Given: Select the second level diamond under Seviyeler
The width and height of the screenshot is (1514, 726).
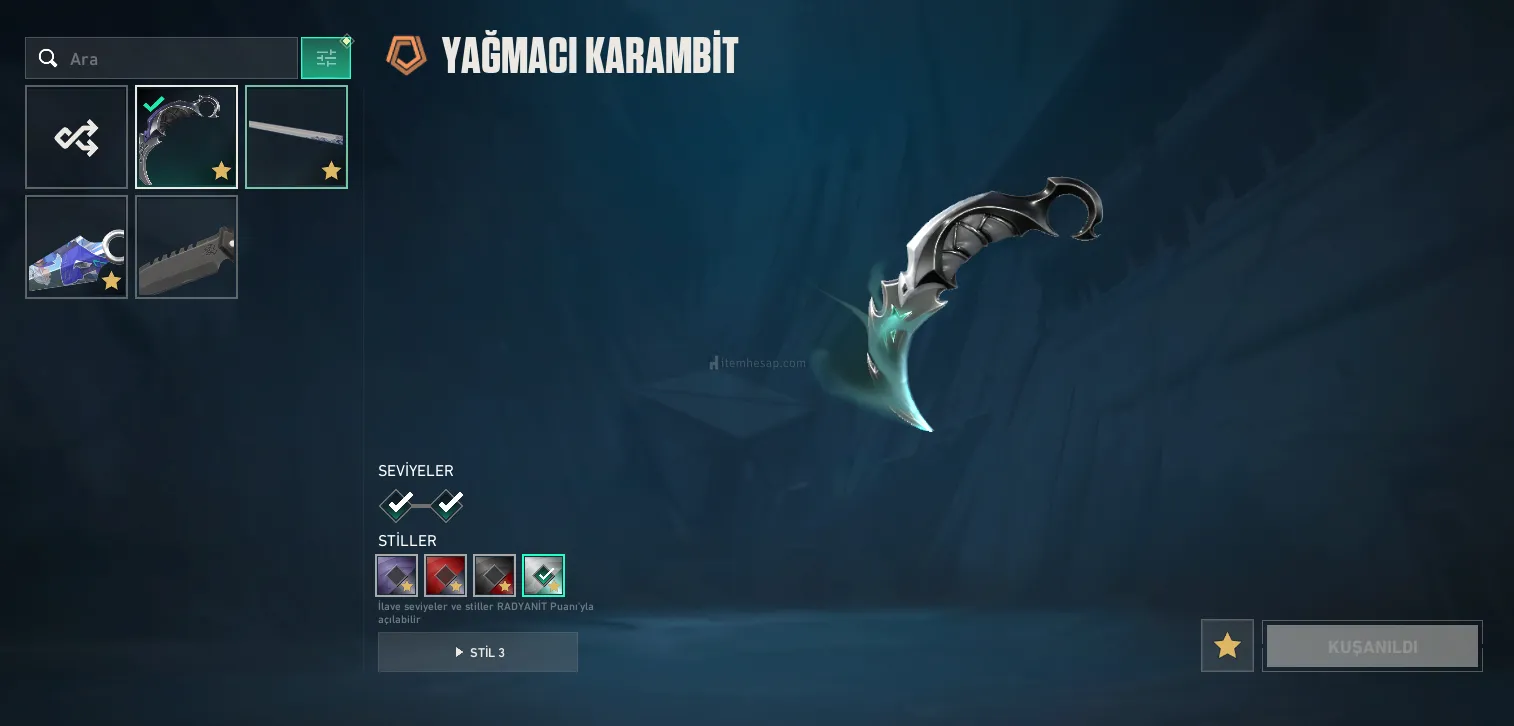Looking at the screenshot, I should pos(447,504).
